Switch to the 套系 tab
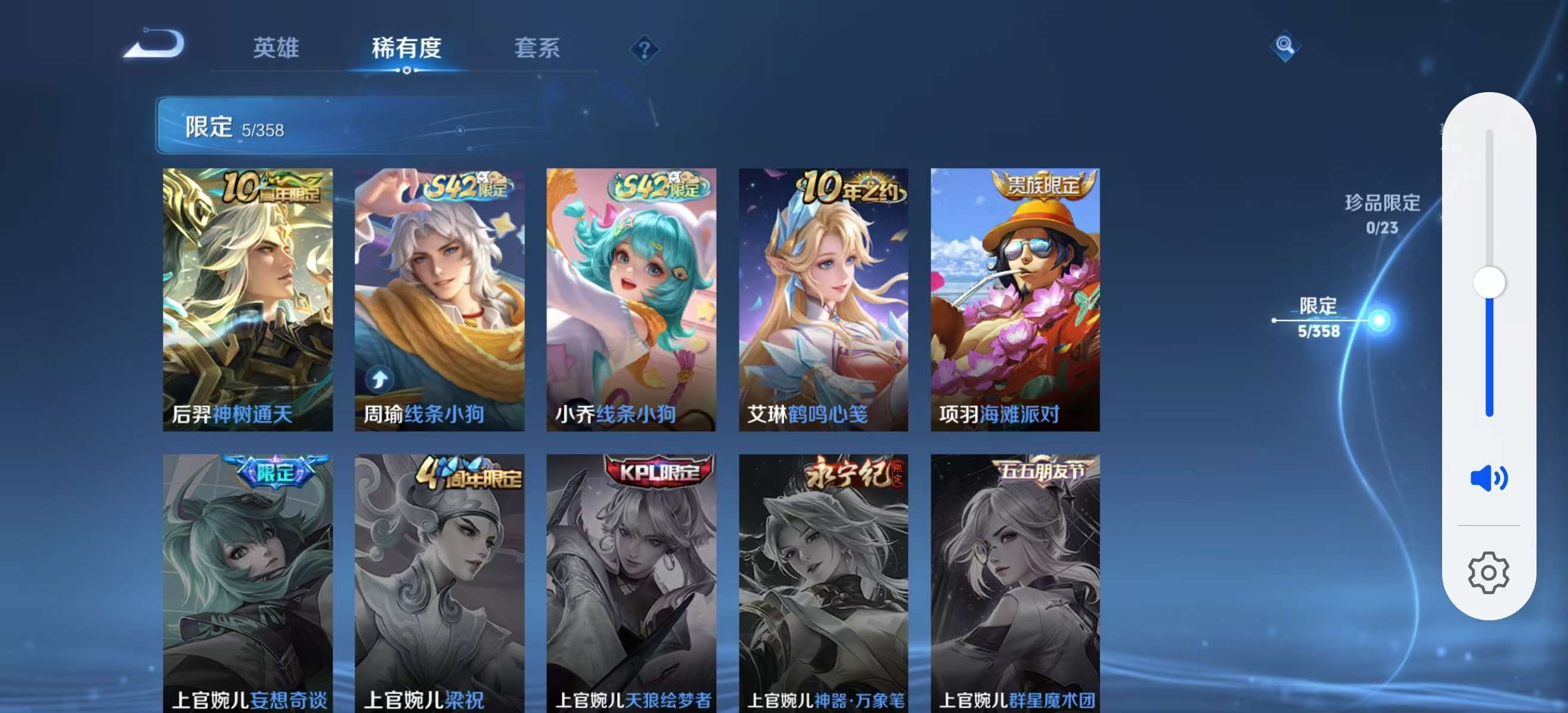 pos(538,49)
